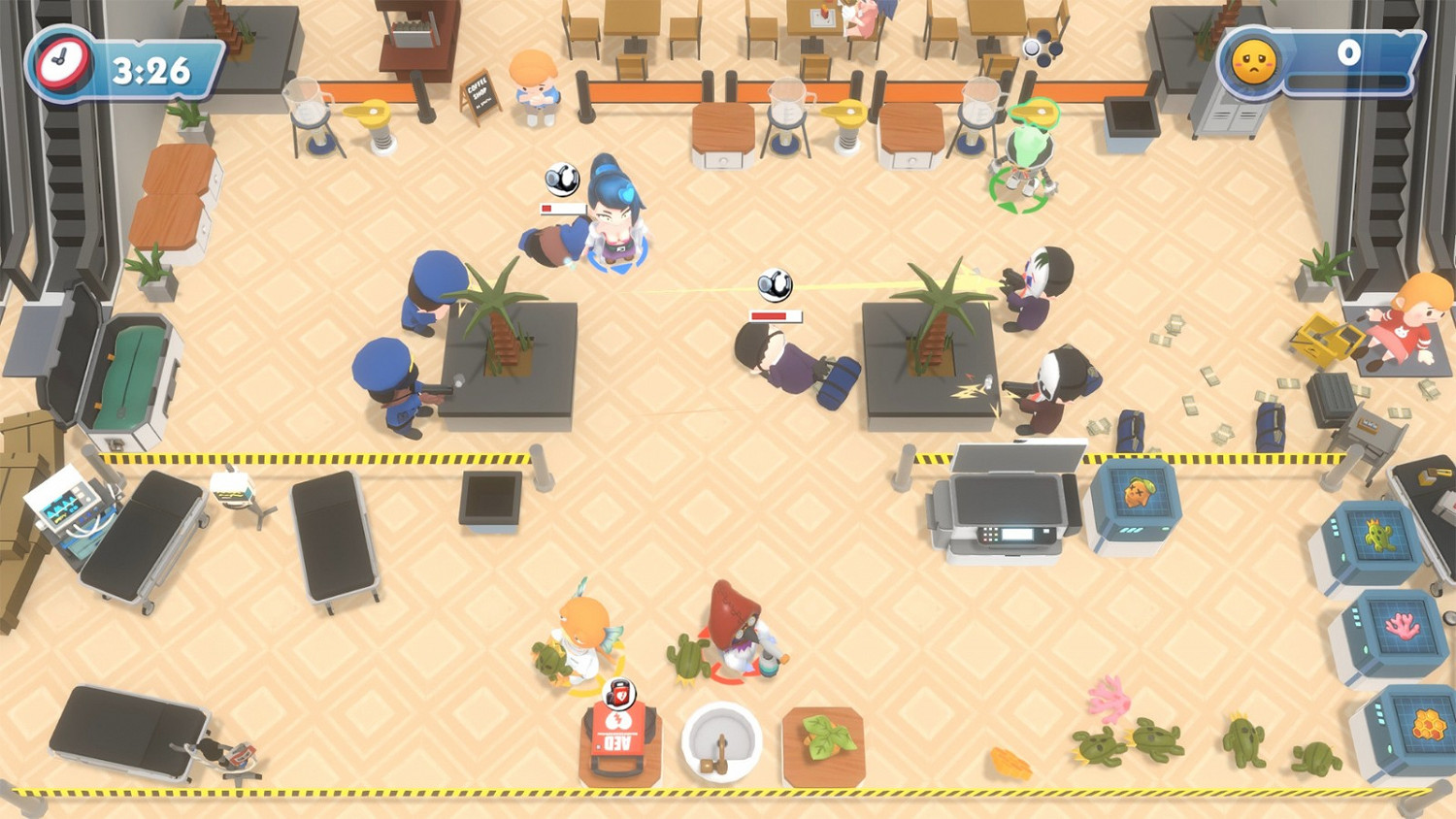Click the red health bar above the kneeling hostage
Viewport: 1456px width, 819px height.
coord(775,314)
